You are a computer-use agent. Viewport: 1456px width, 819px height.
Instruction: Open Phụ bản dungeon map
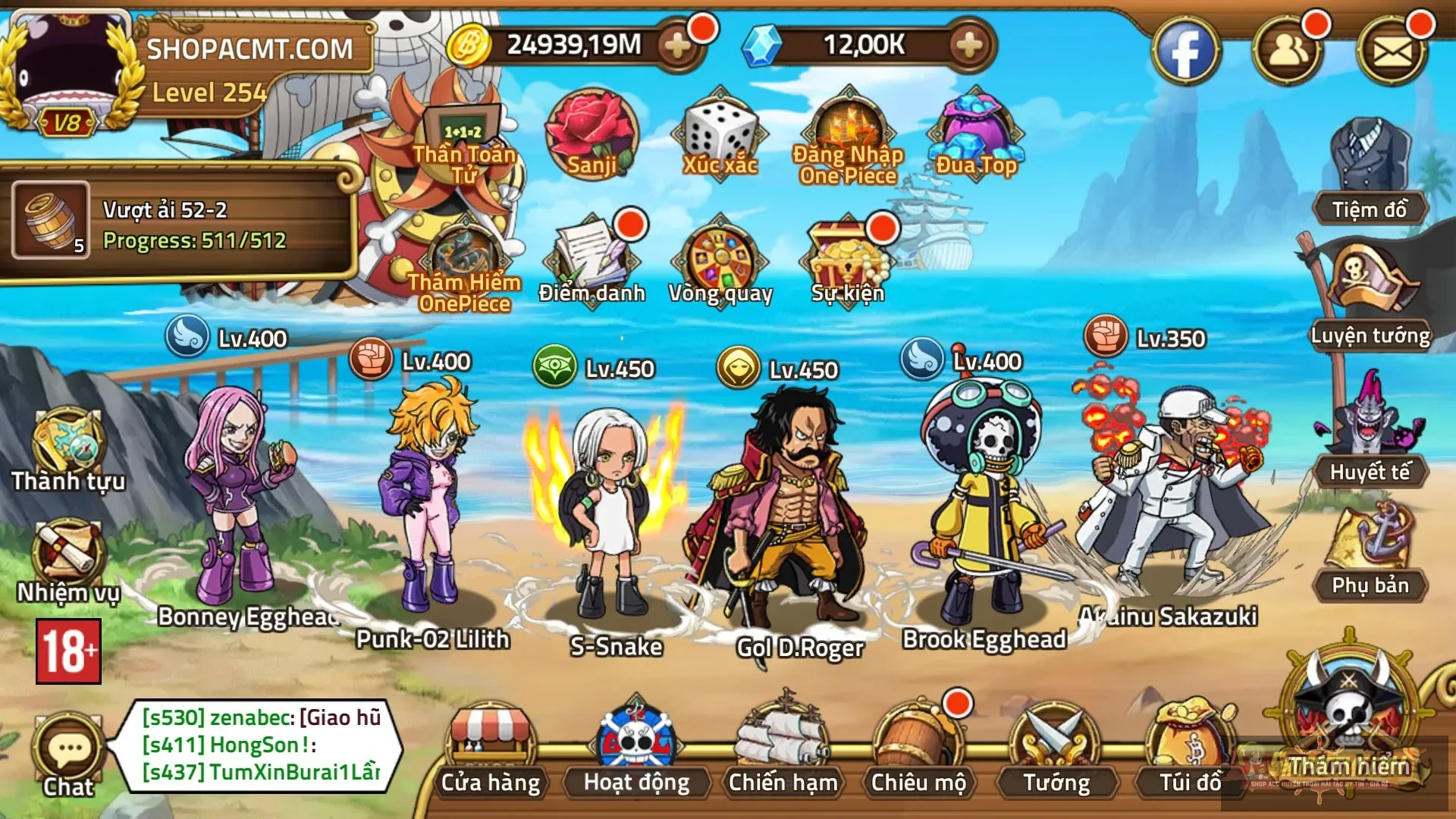point(1370,546)
